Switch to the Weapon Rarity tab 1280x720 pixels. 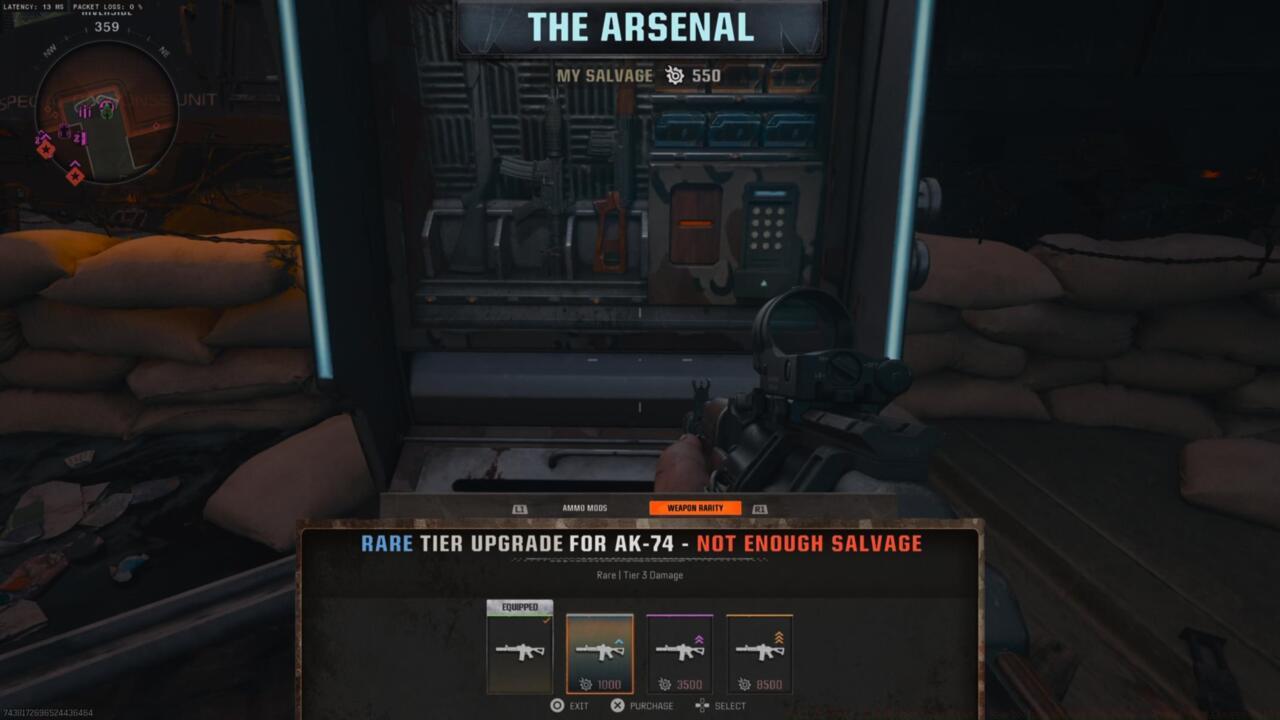[696, 507]
